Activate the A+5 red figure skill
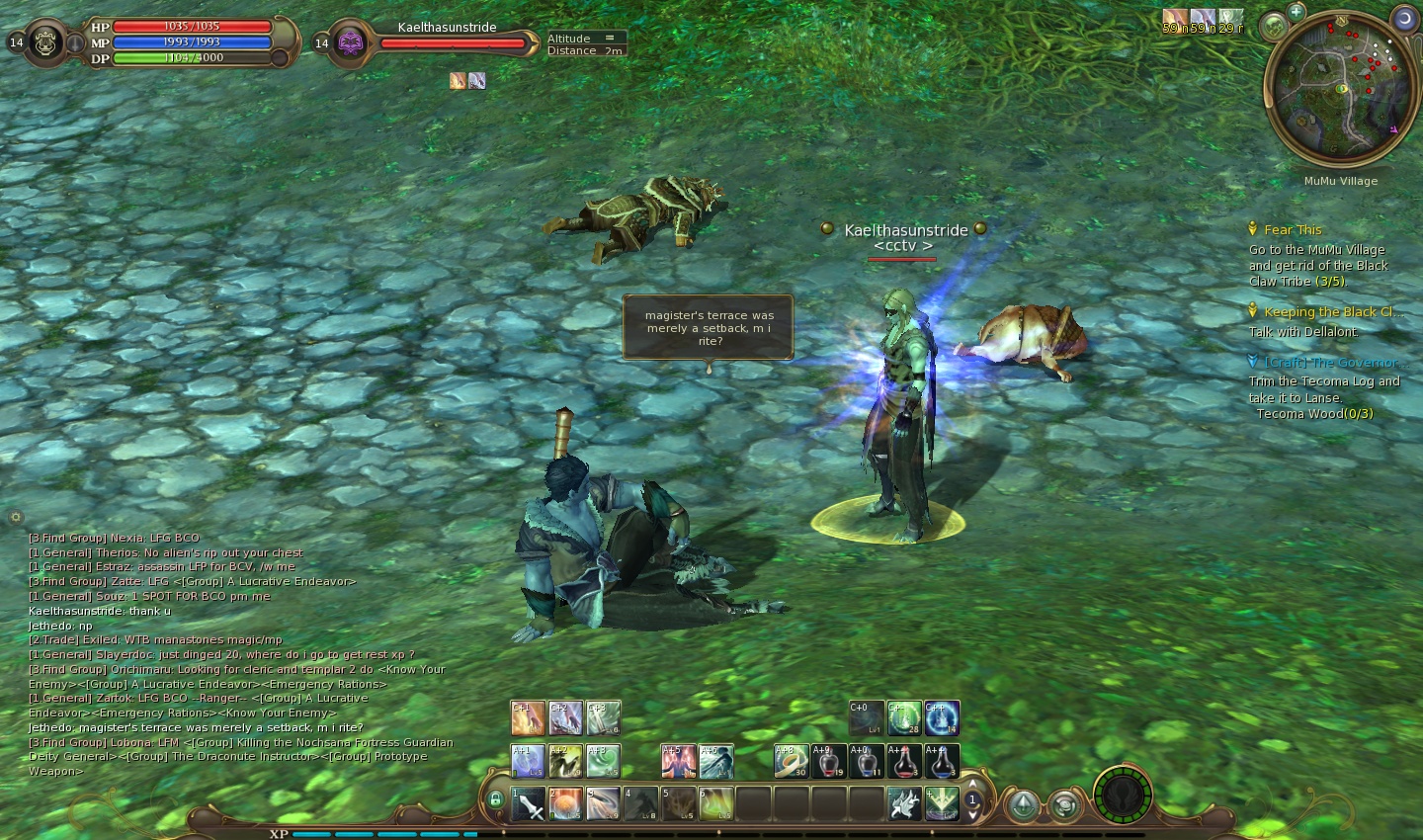This screenshot has width=1423, height=840. [678, 761]
